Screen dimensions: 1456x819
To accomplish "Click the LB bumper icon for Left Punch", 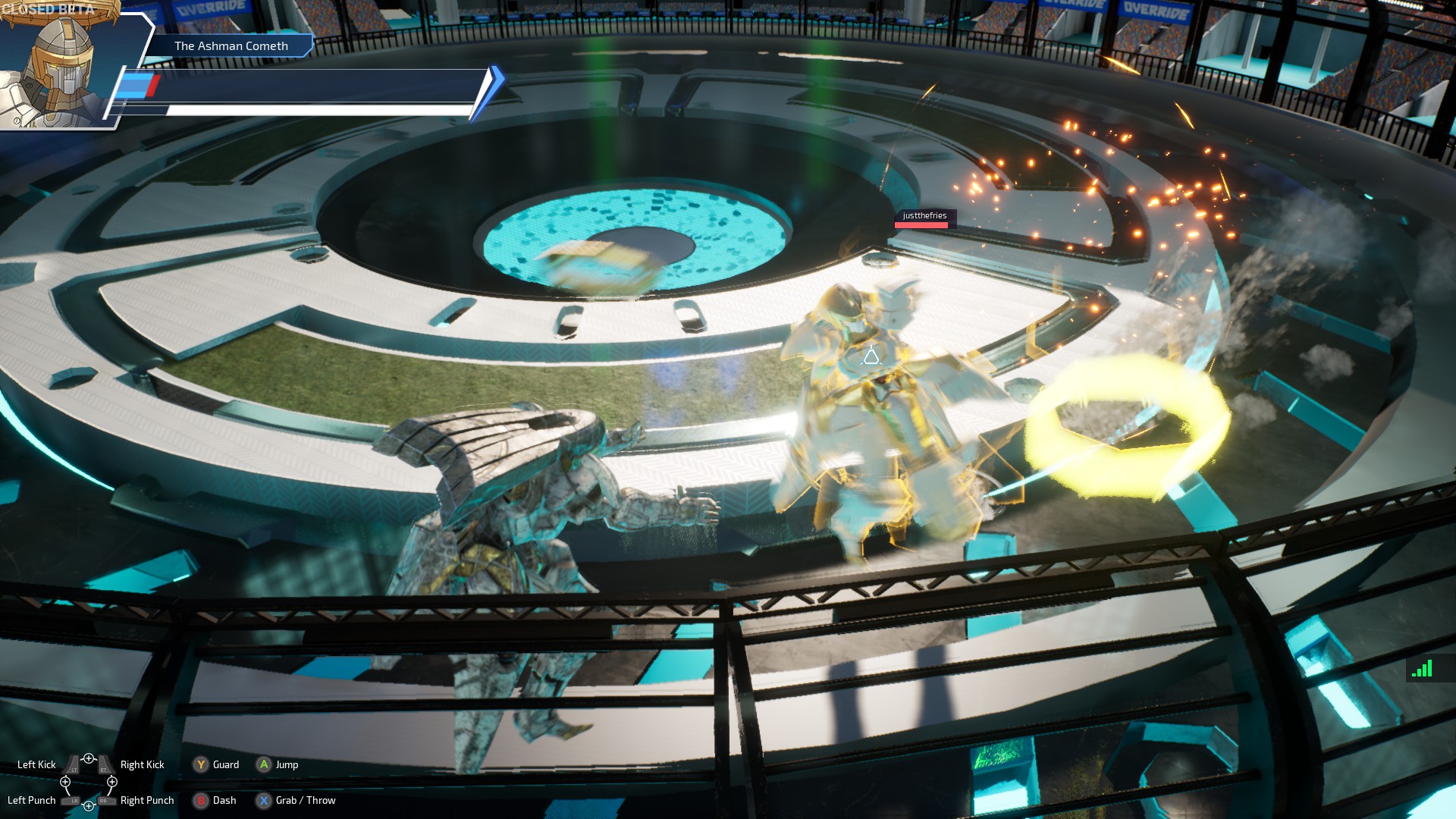I will point(71,801).
